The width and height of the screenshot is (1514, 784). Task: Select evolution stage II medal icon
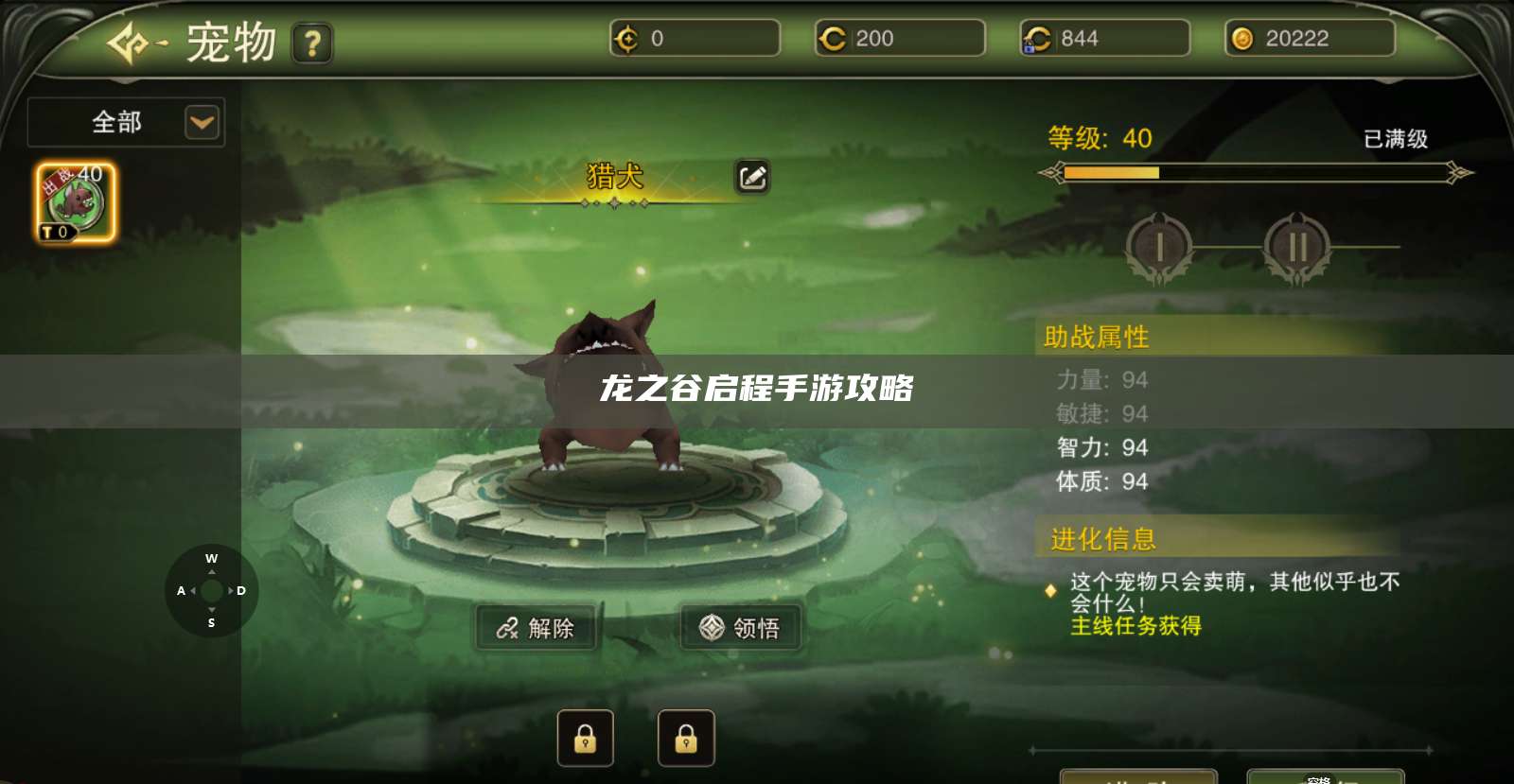1297,247
